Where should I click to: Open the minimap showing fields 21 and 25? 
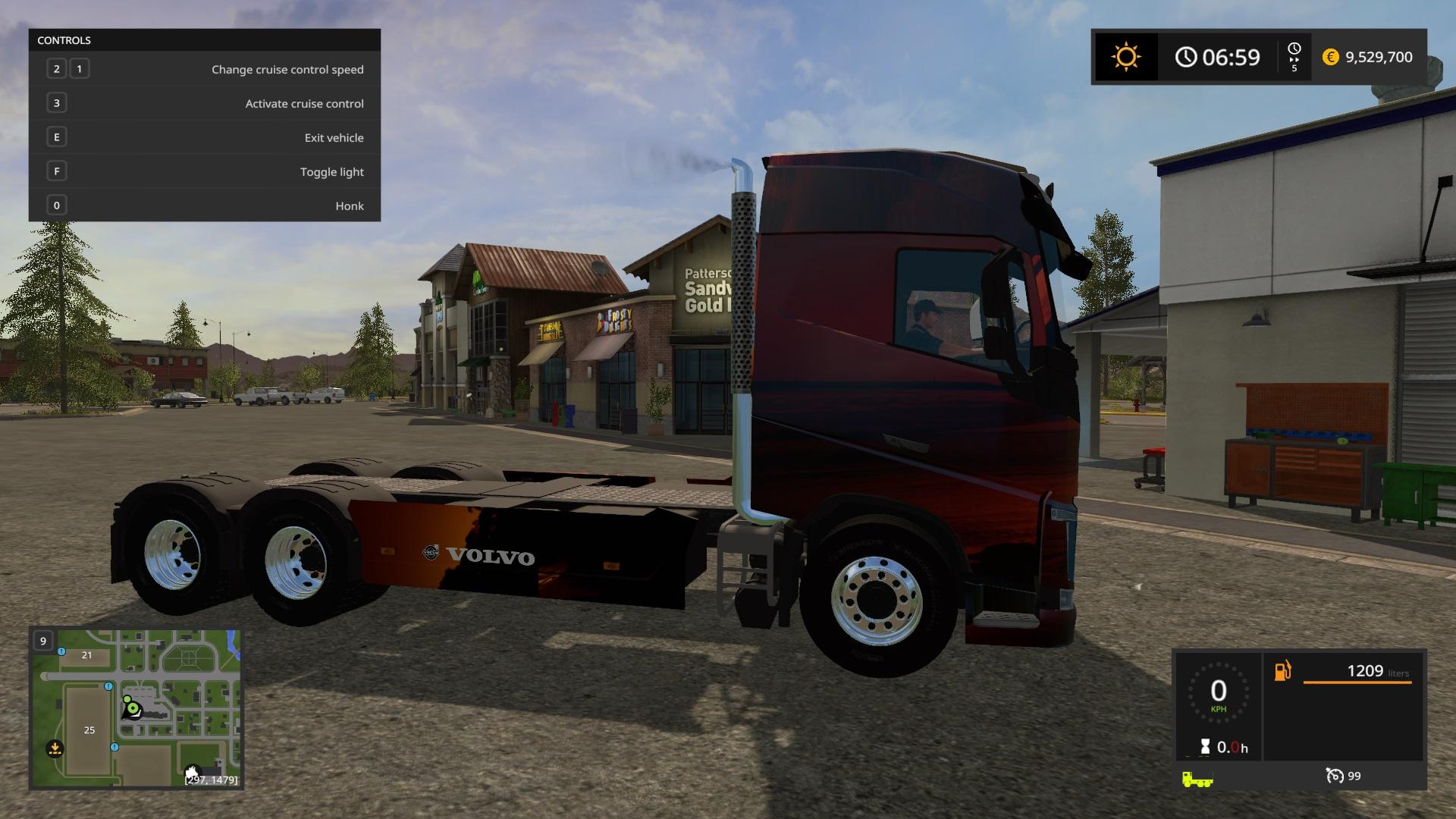[x=136, y=708]
